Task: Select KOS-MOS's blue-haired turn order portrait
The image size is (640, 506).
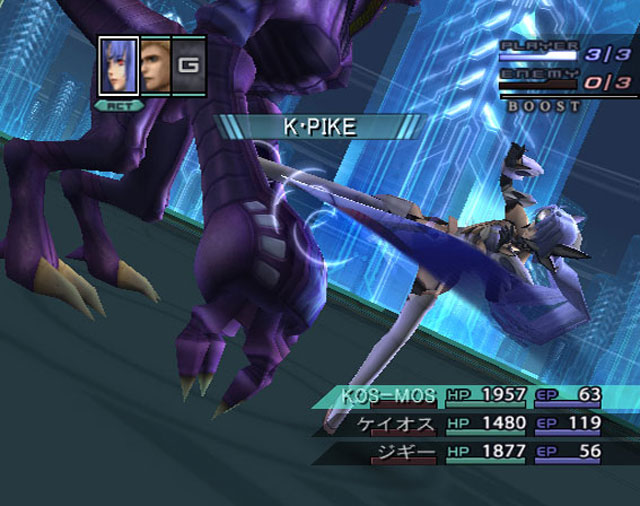Action: pos(118,67)
